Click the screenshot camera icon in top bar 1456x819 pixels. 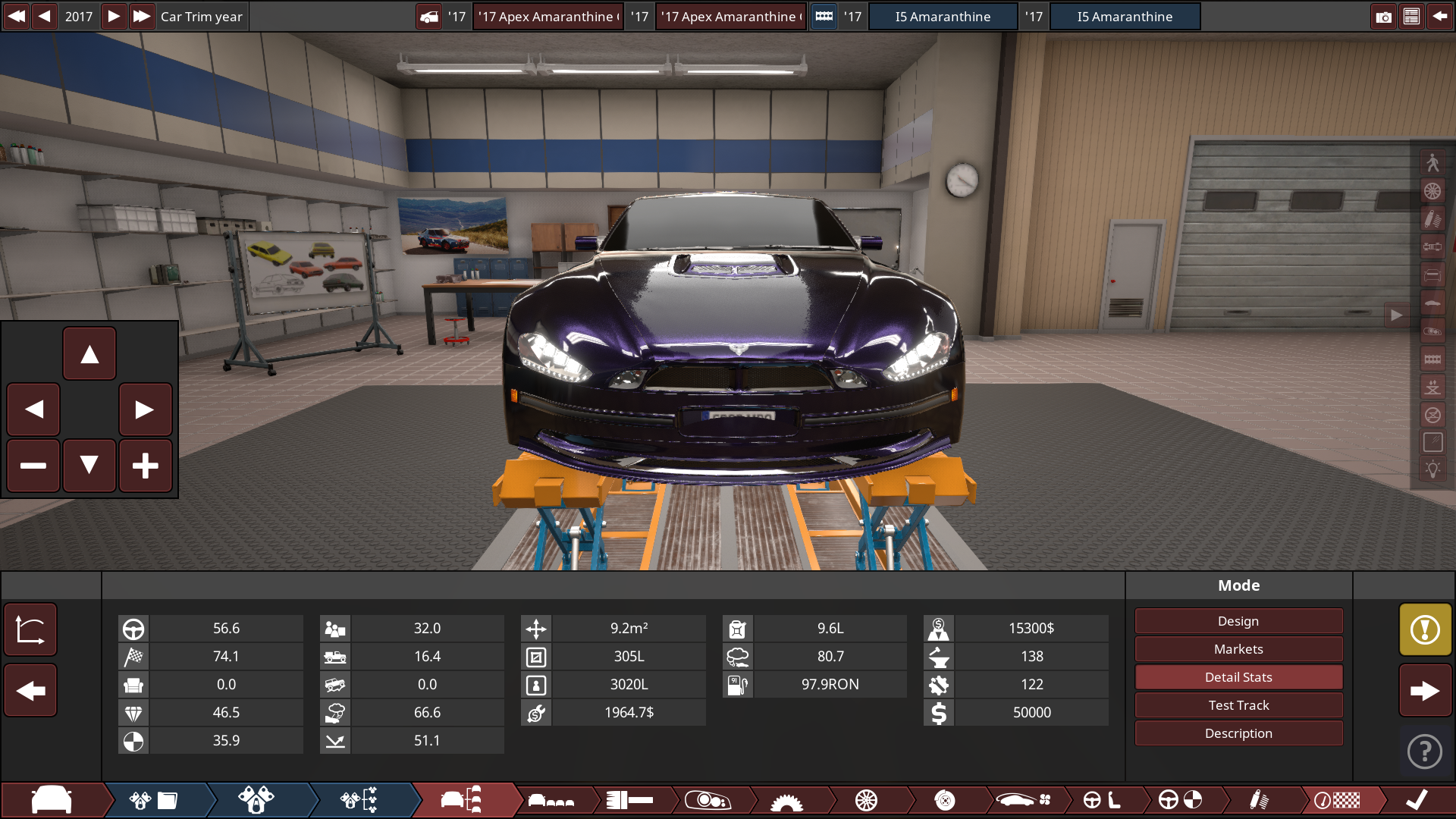pyautogui.click(x=1384, y=16)
